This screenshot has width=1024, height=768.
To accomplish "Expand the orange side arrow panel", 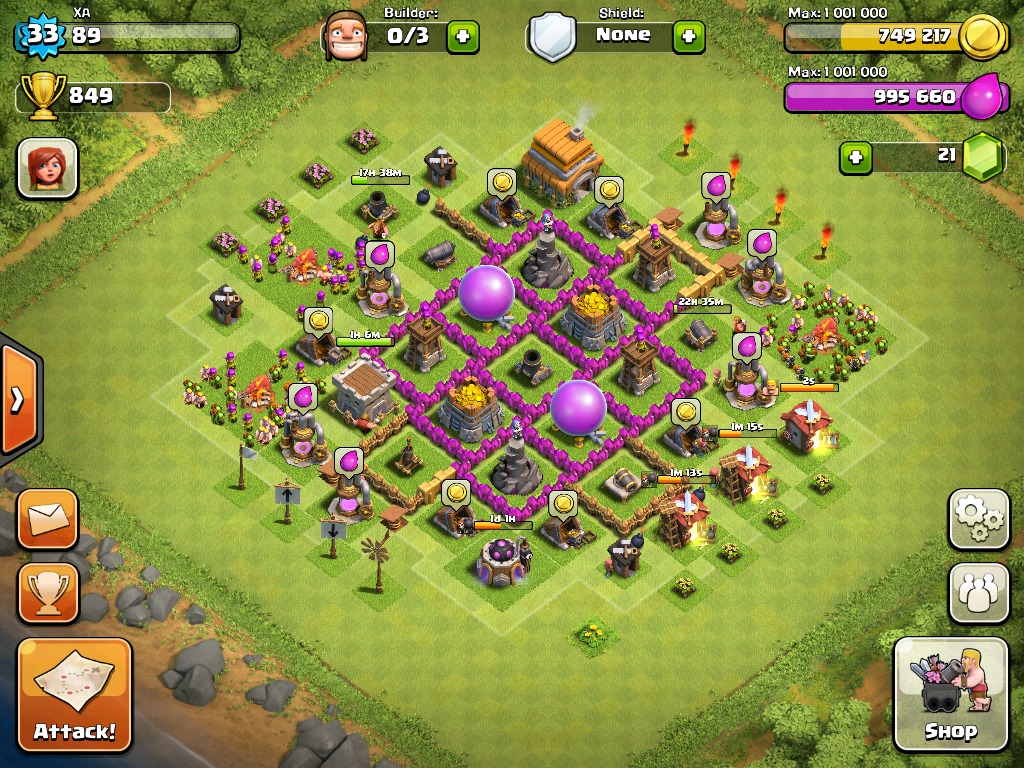I will 19,399.
